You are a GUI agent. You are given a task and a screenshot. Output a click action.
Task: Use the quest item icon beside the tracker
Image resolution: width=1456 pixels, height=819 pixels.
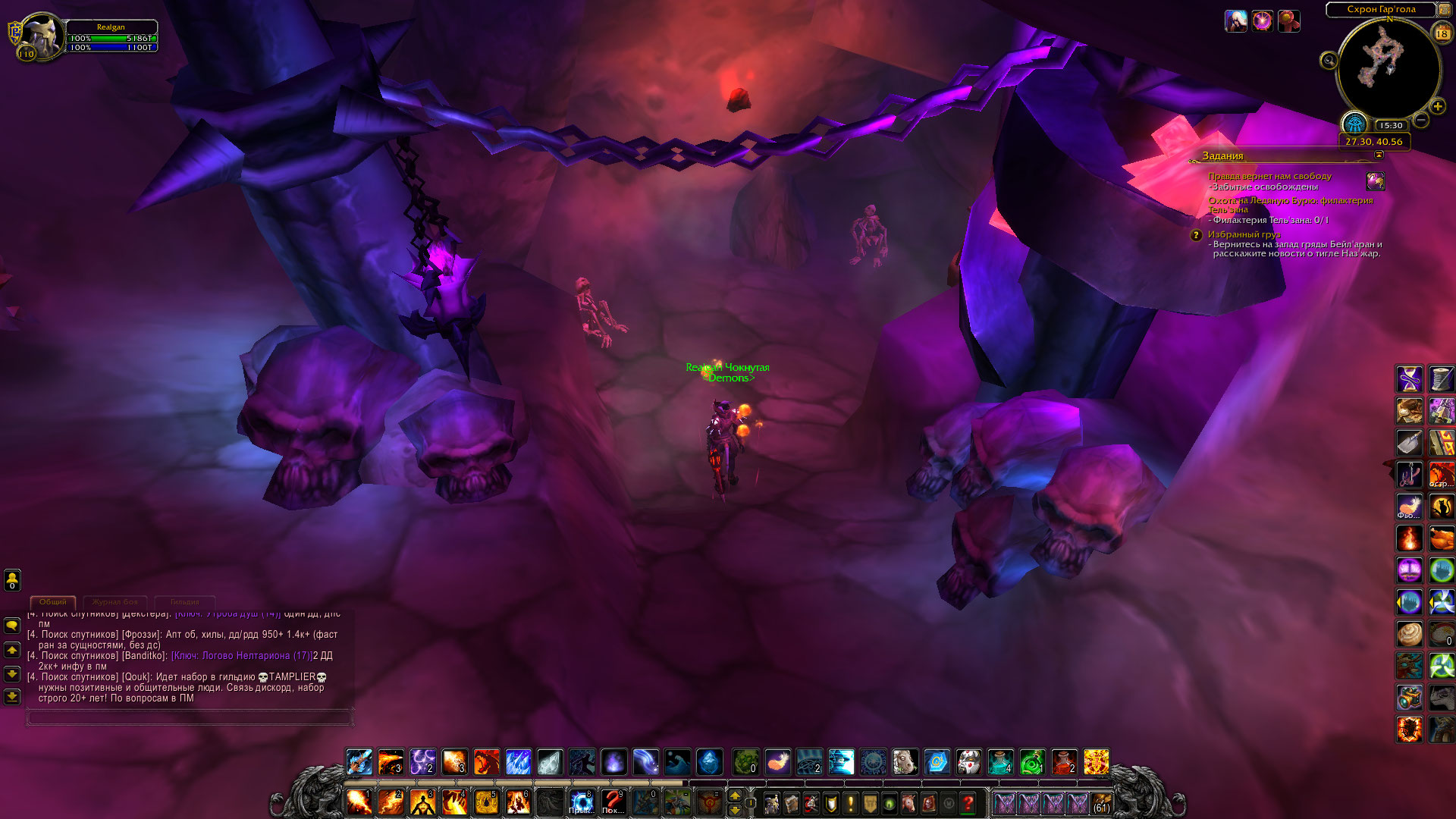coord(1375,181)
